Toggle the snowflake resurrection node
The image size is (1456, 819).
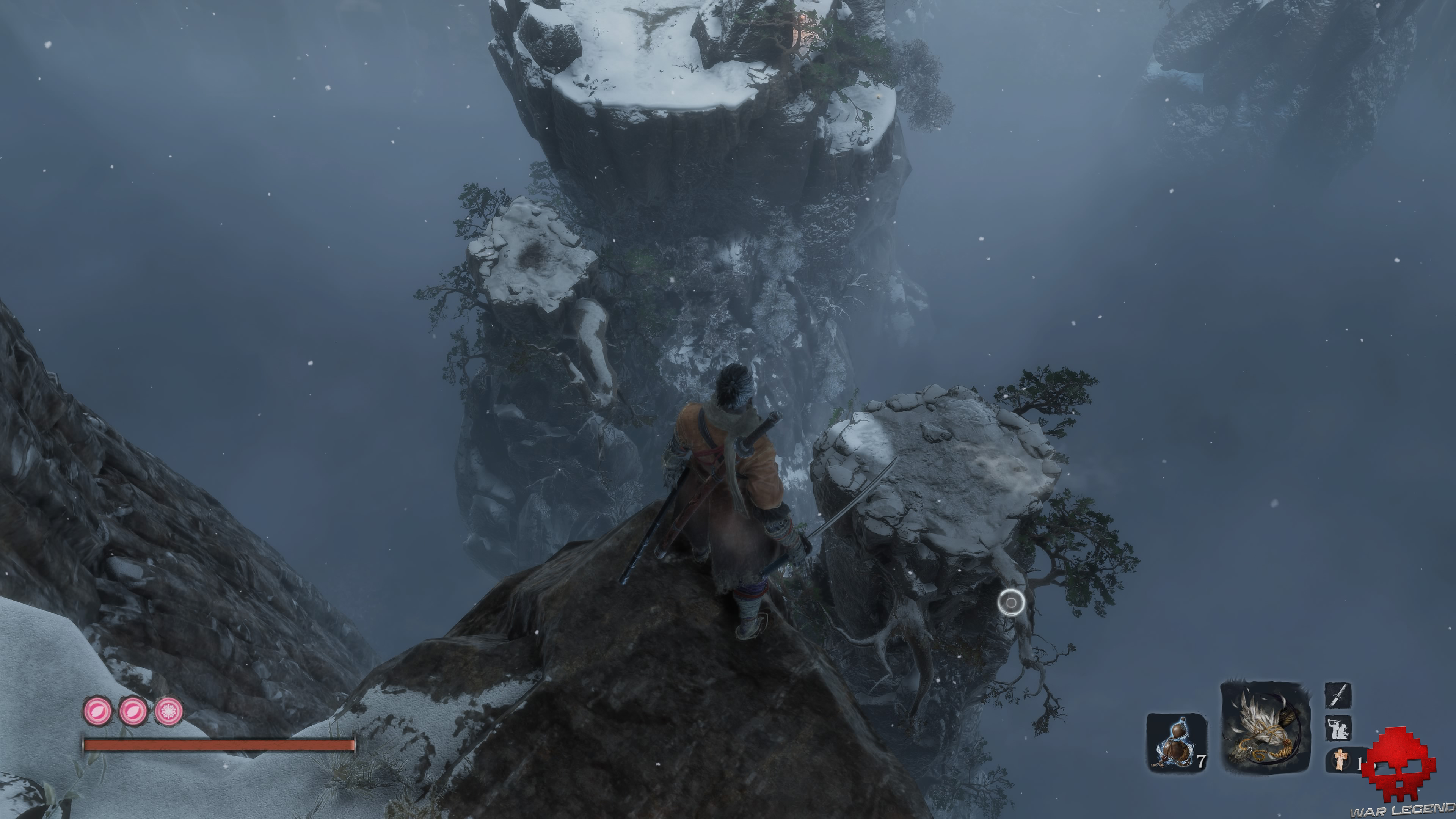point(169,712)
